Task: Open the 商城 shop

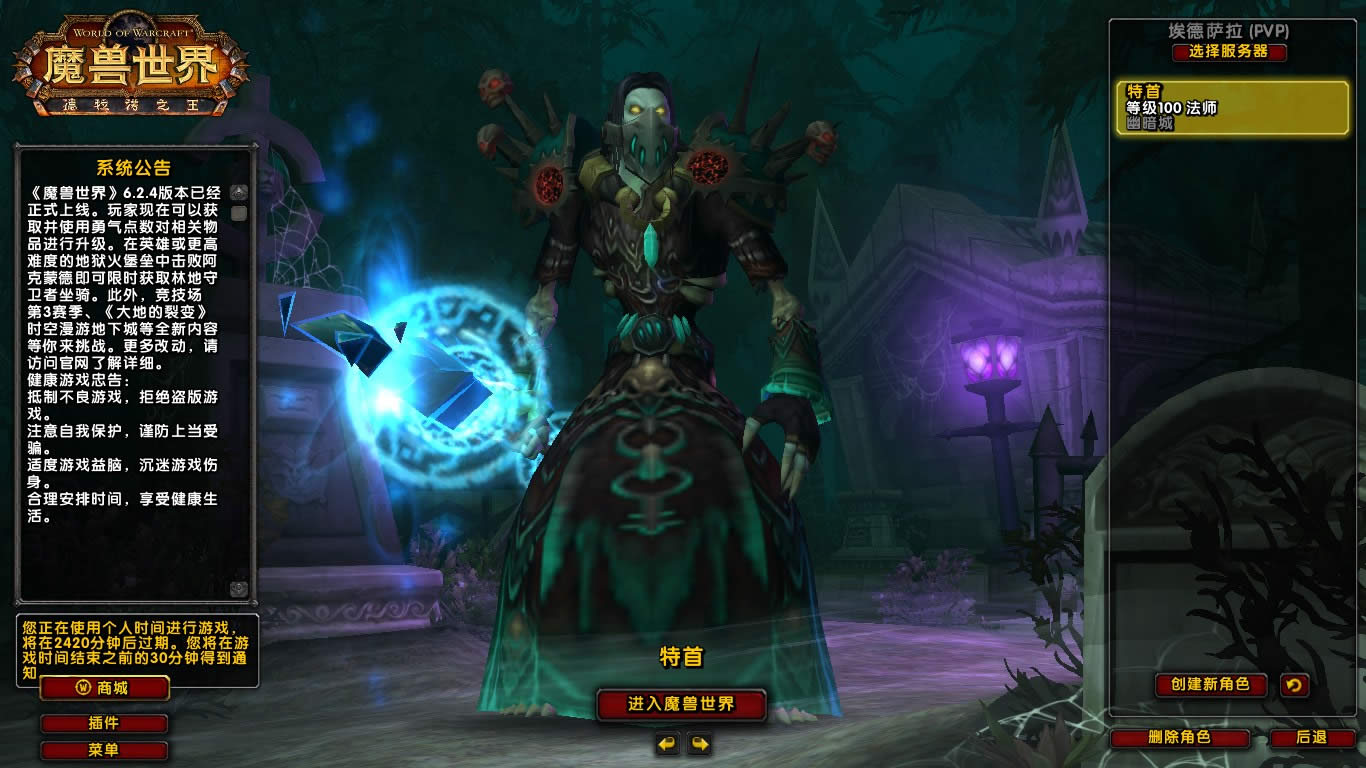Action: coord(104,688)
